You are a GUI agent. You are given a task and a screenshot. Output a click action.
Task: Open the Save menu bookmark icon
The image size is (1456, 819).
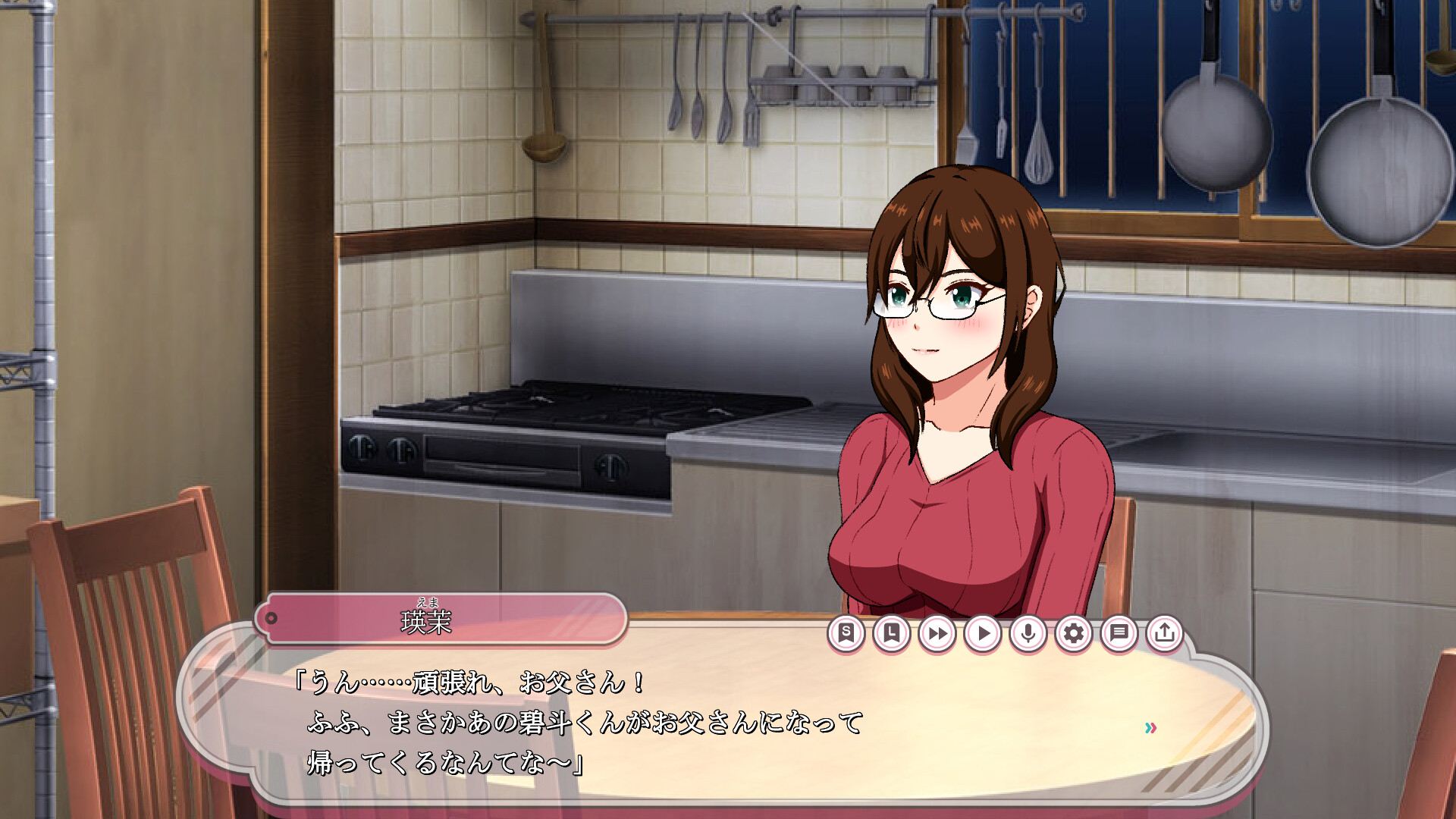pos(846,633)
